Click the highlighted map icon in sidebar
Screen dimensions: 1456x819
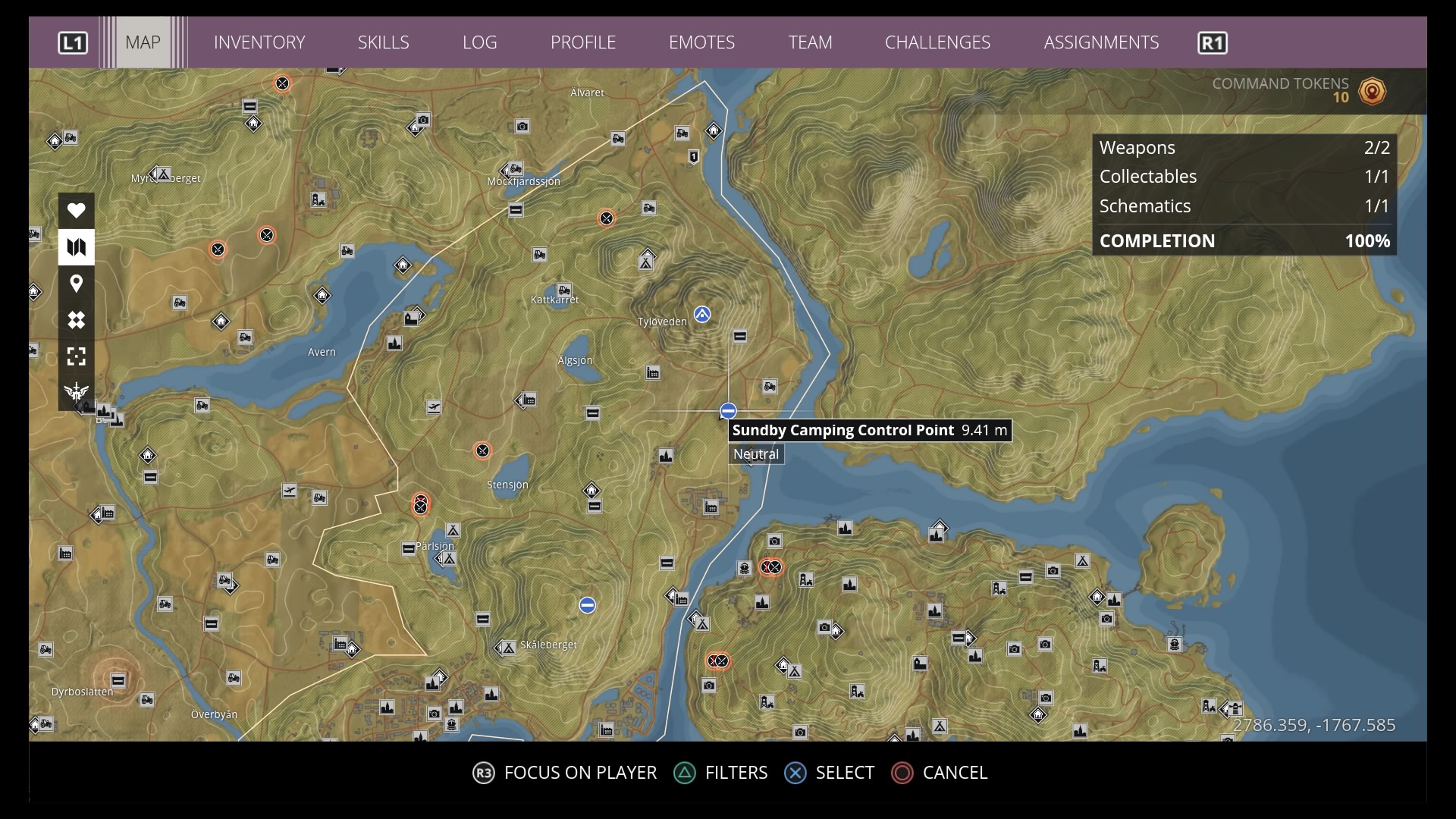pyautogui.click(x=76, y=246)
